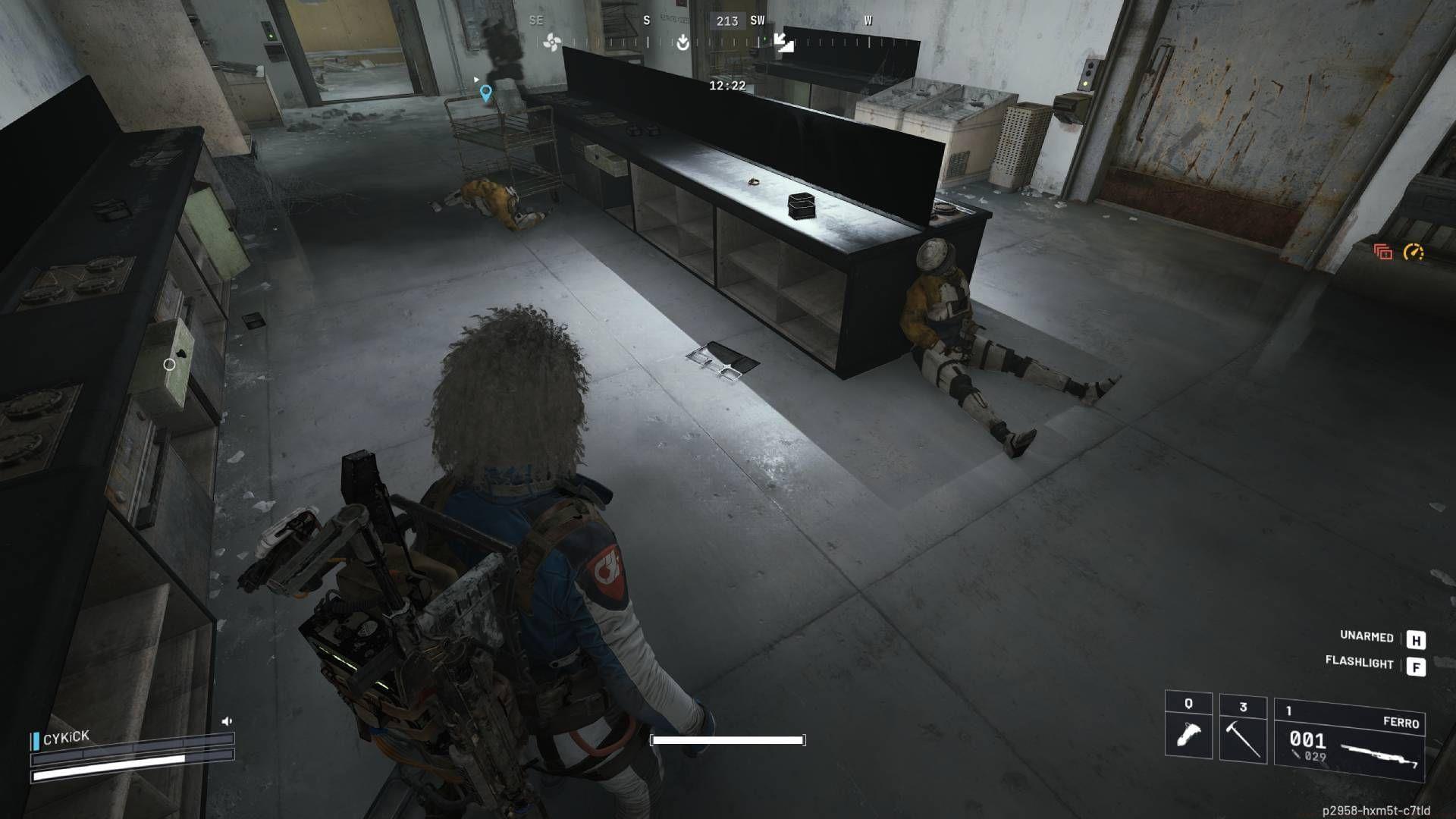Click the W direction label on the compass
Viewport: 1456px width, 819px height.
click(x=867, y=21)
